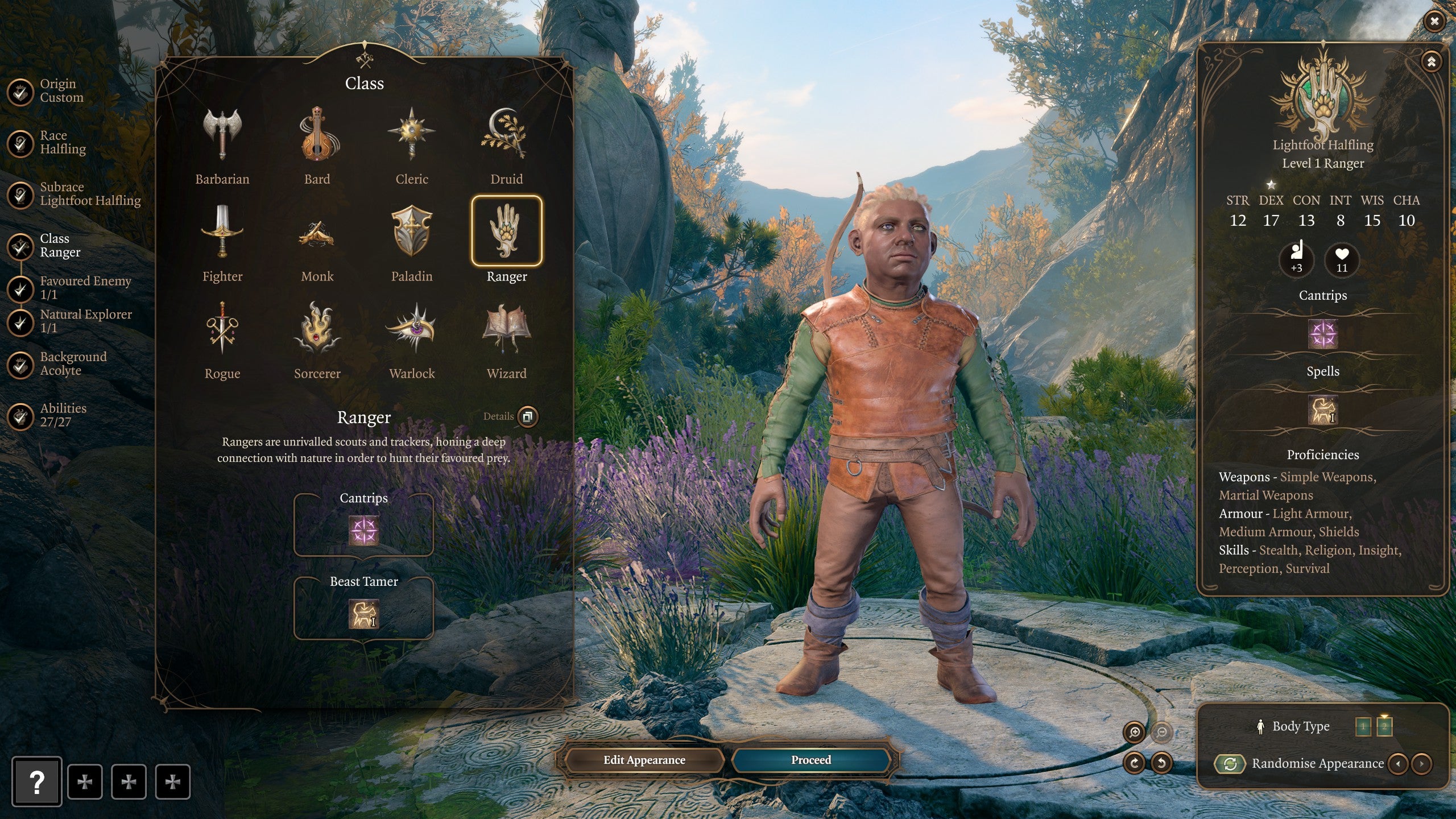Image resolution: width=1456 pixels, height=819 pixels.
Task: Open Edit Appearance
Action: [644, 760]
